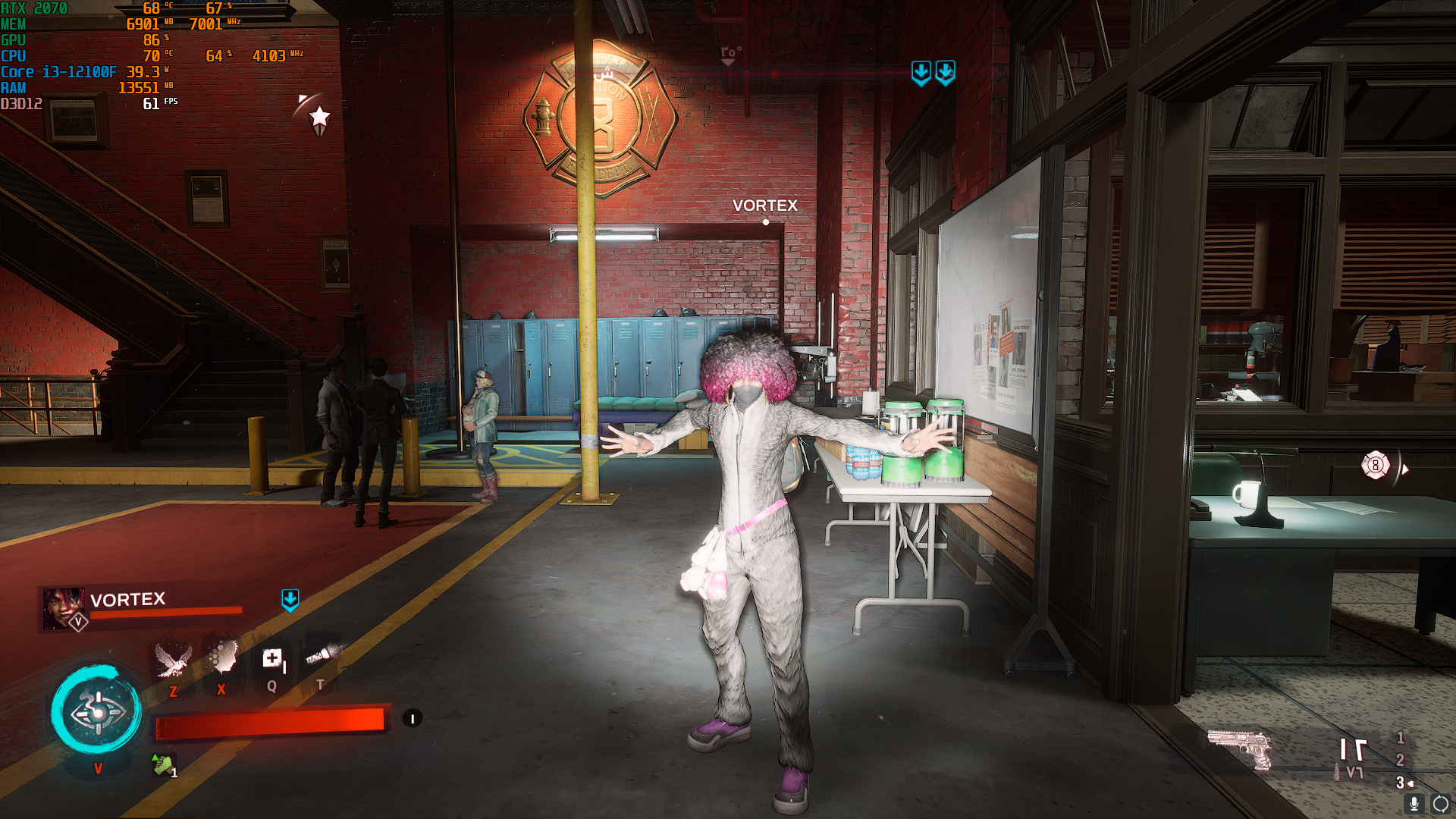Click the blue arrow badge beside Vortex's name
The width and height of the screenshot is (1456, 819).
(290, 600)
